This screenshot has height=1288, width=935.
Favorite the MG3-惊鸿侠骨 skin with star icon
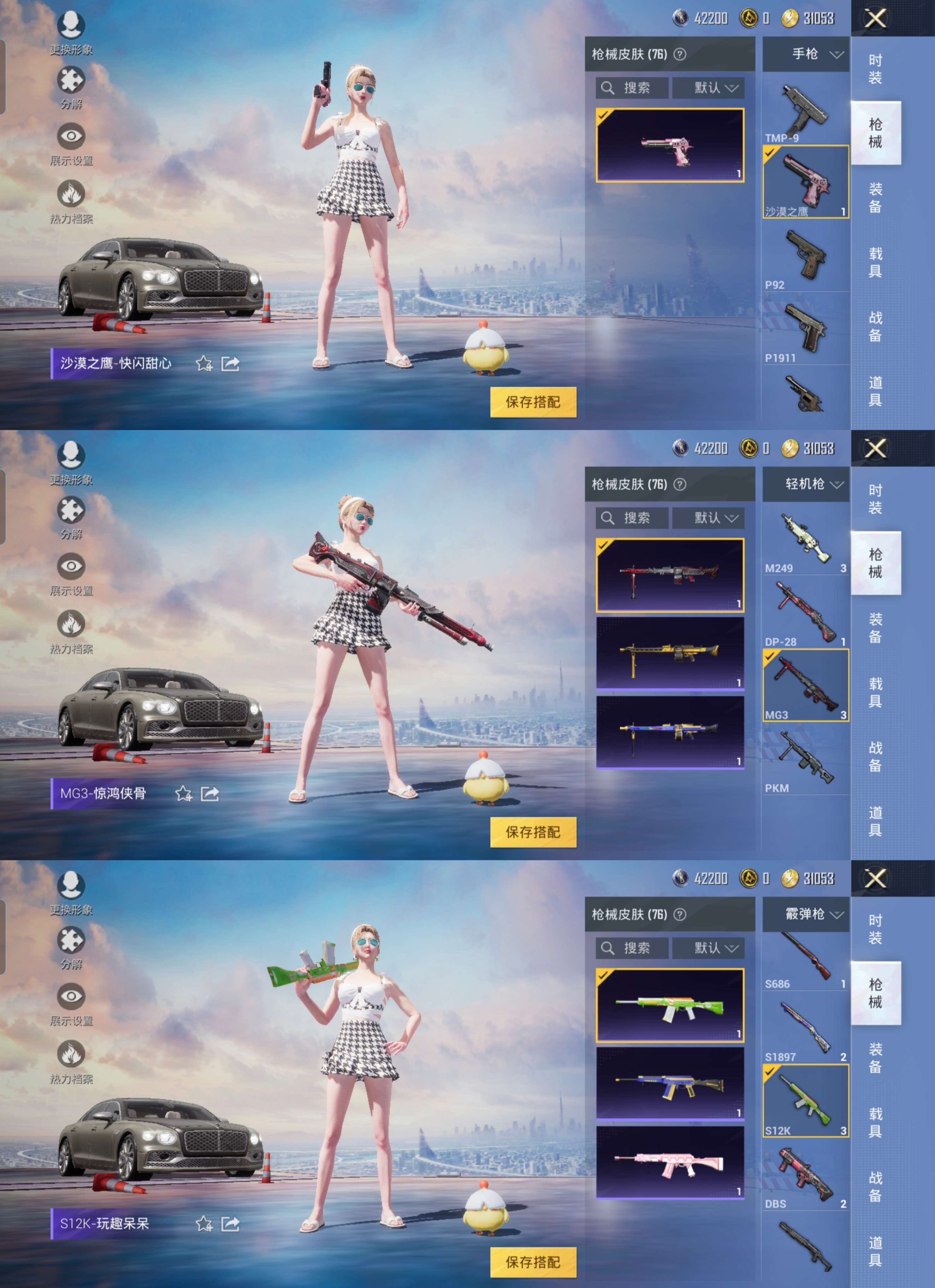[183, 793]
